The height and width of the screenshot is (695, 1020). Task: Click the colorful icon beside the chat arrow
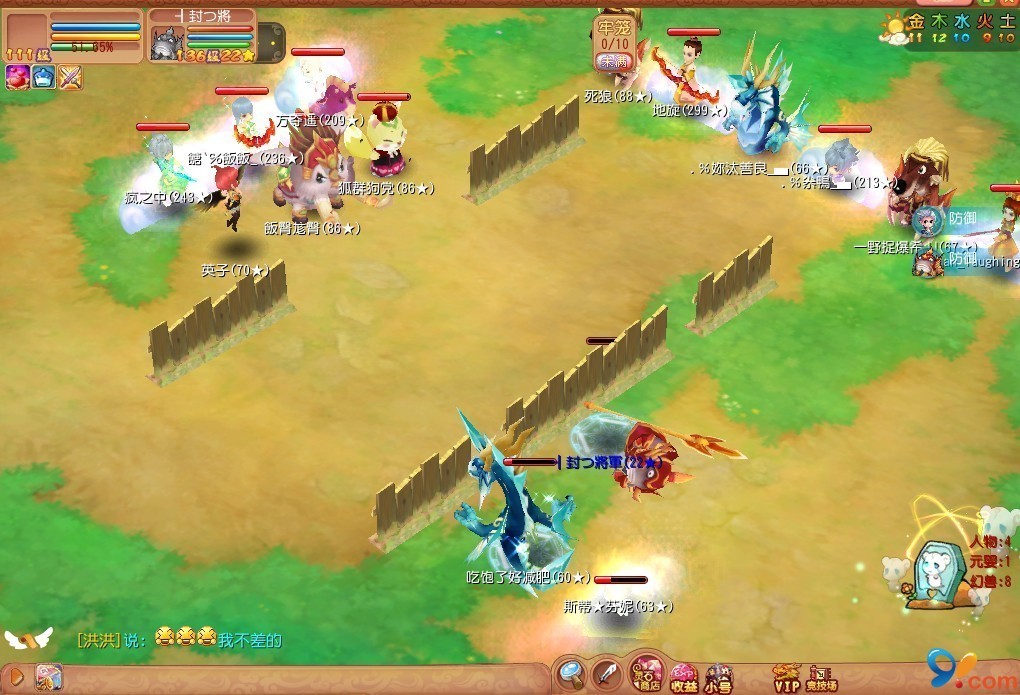click(47, 677)
